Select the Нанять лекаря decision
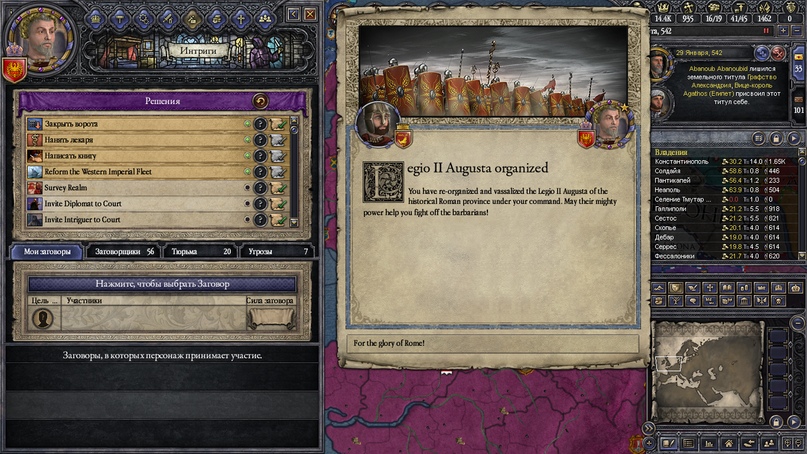 pos(130,140)
